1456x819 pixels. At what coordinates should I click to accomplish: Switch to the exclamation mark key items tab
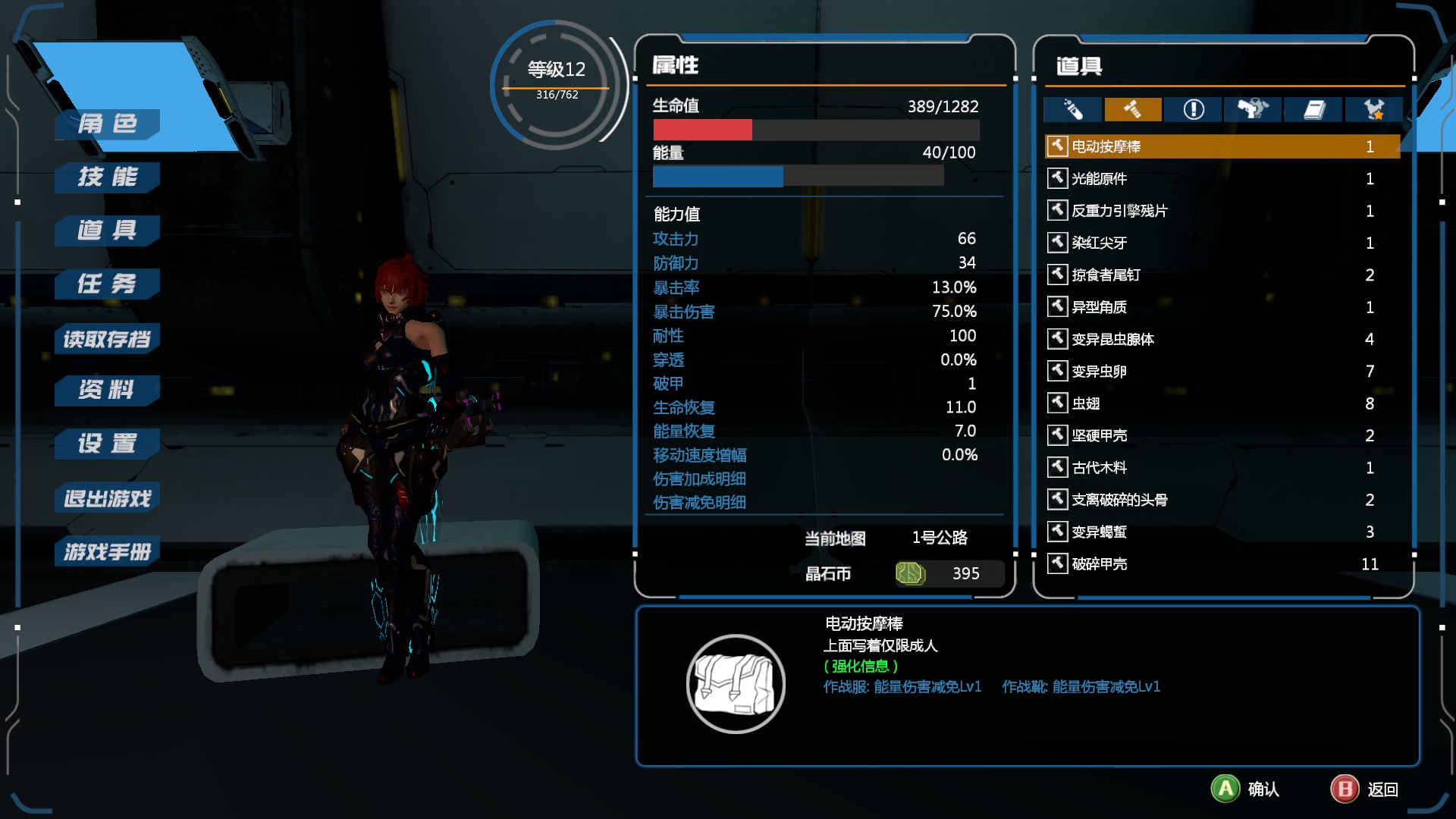[1193, 110]
